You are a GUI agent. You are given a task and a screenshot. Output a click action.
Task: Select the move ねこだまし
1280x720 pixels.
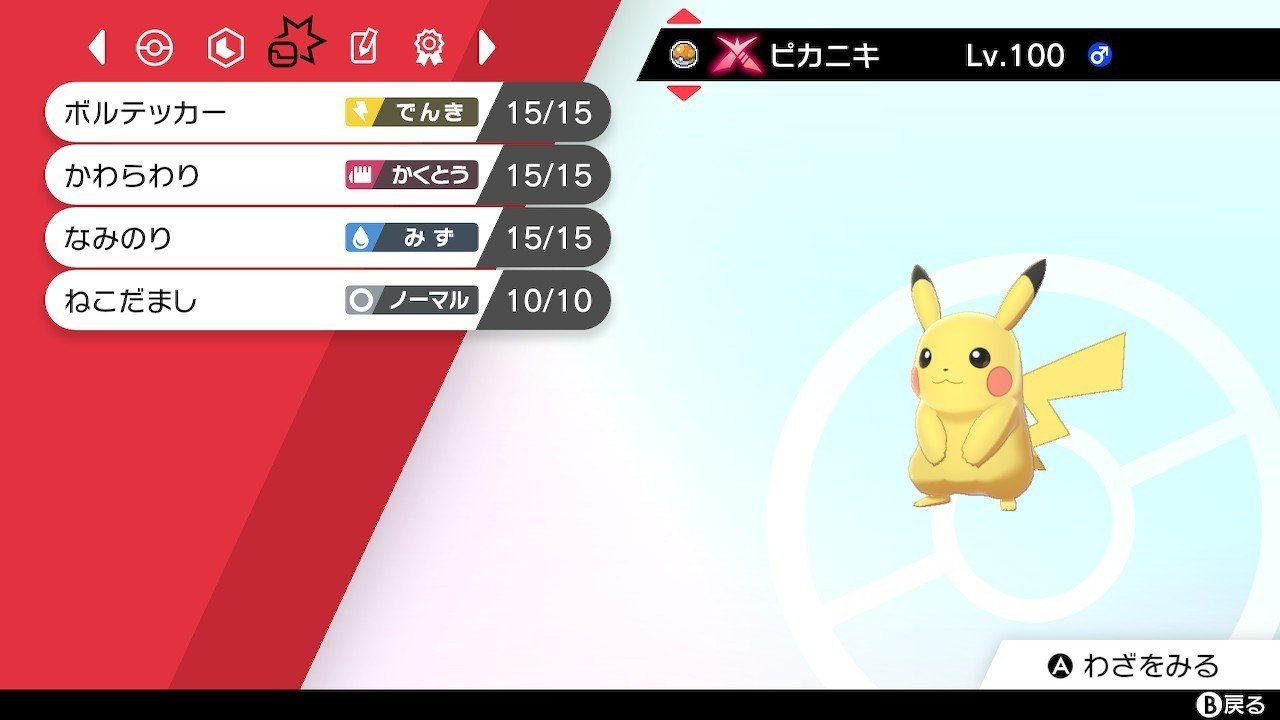tap(180, 300)
